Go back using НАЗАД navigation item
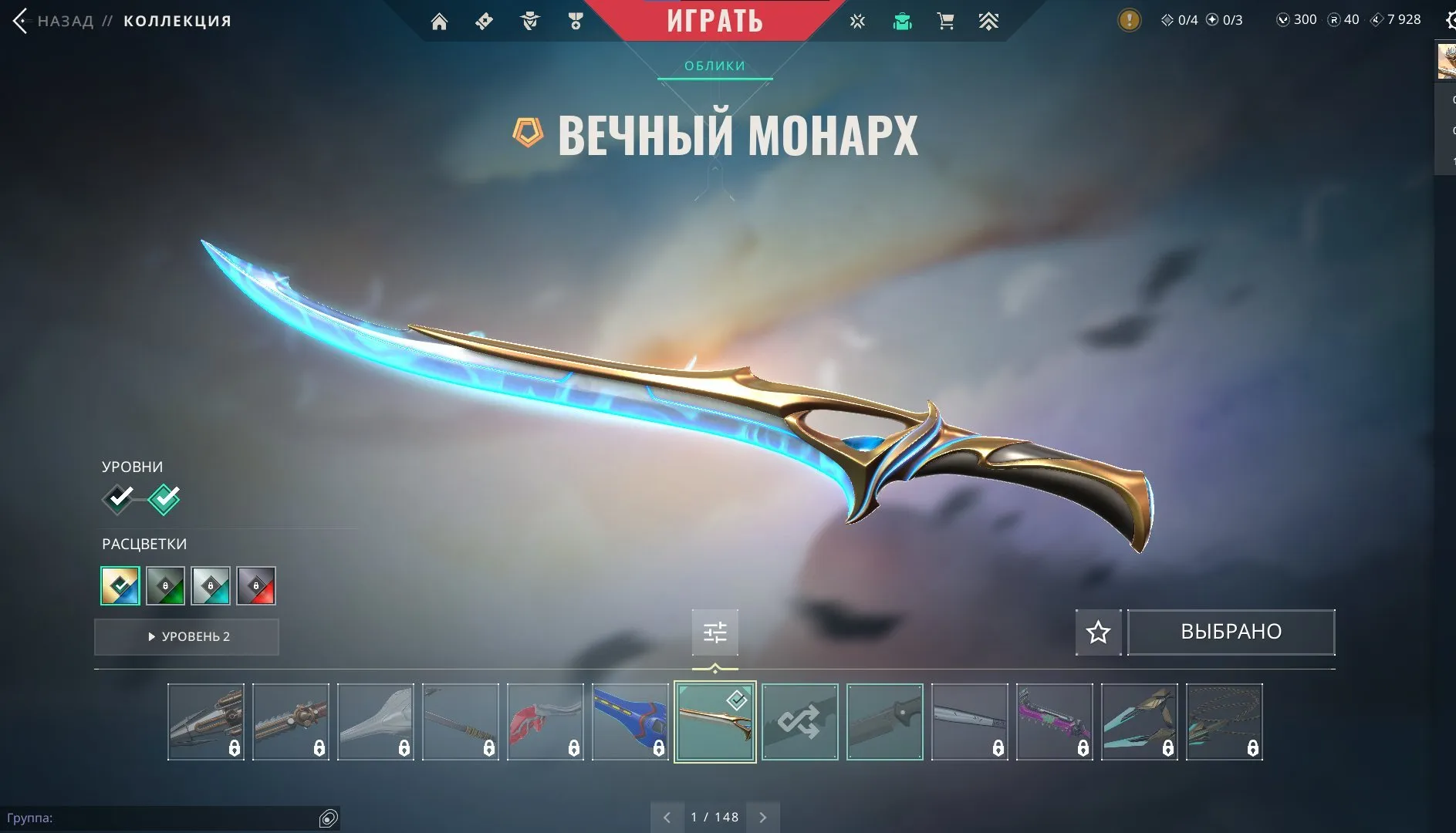The width and height of the screenshot is (1456, 833). pos(66,21)
